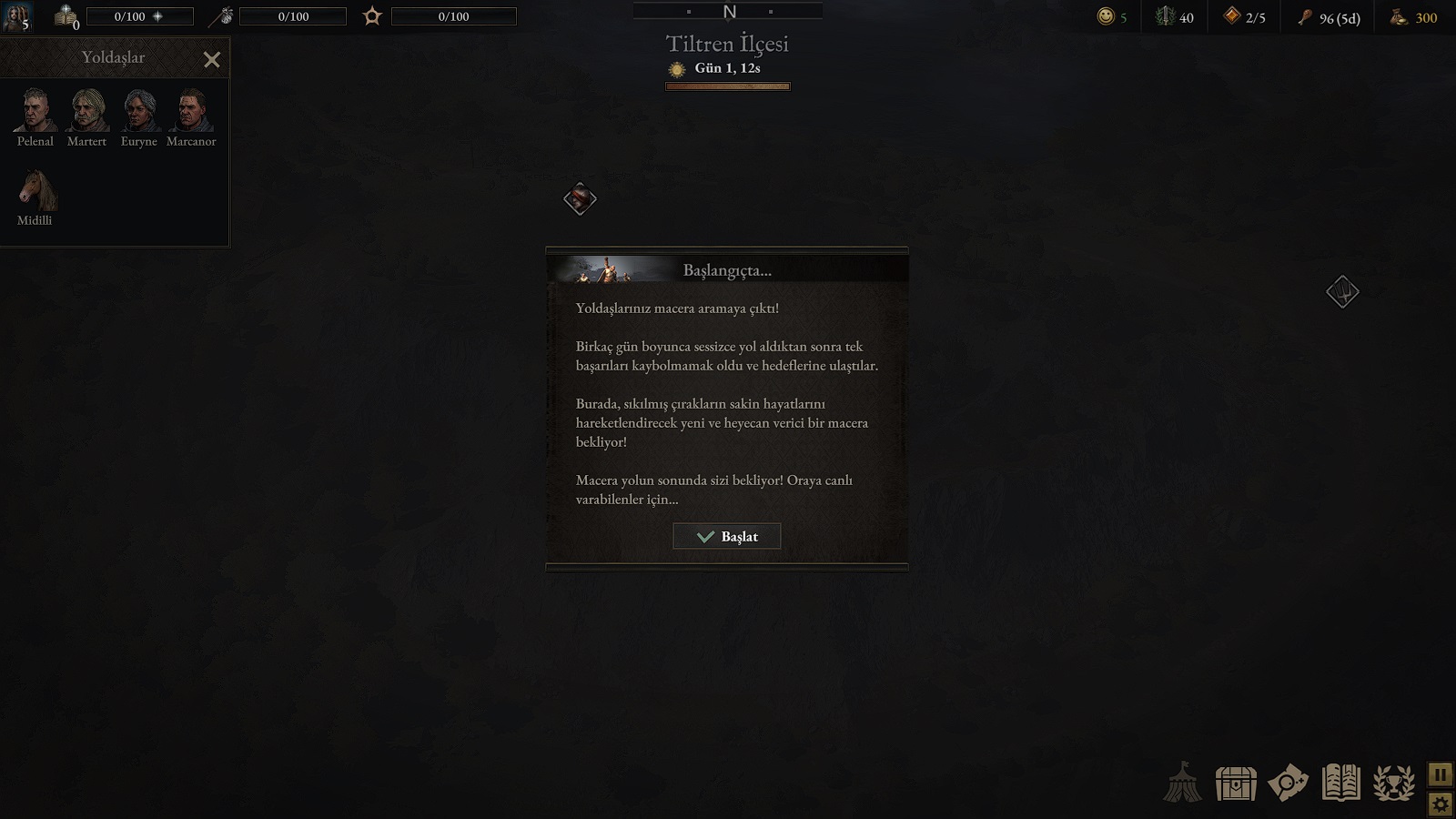
Task: Click the gold coin pouch icon
Action: [1399, 16]
